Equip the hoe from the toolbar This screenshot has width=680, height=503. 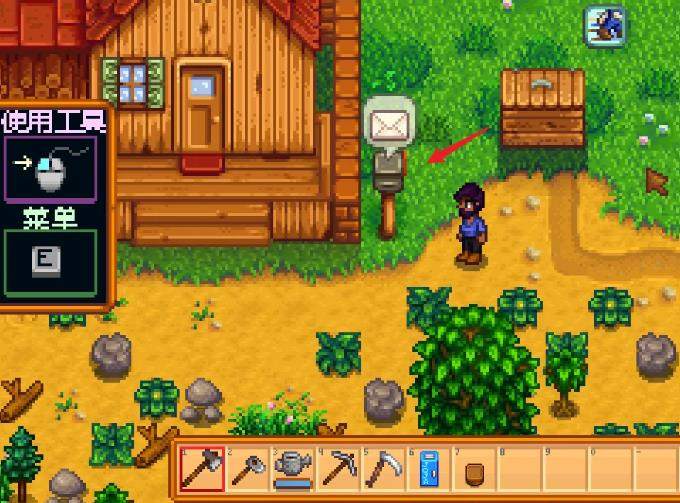(x=246, y=467)
